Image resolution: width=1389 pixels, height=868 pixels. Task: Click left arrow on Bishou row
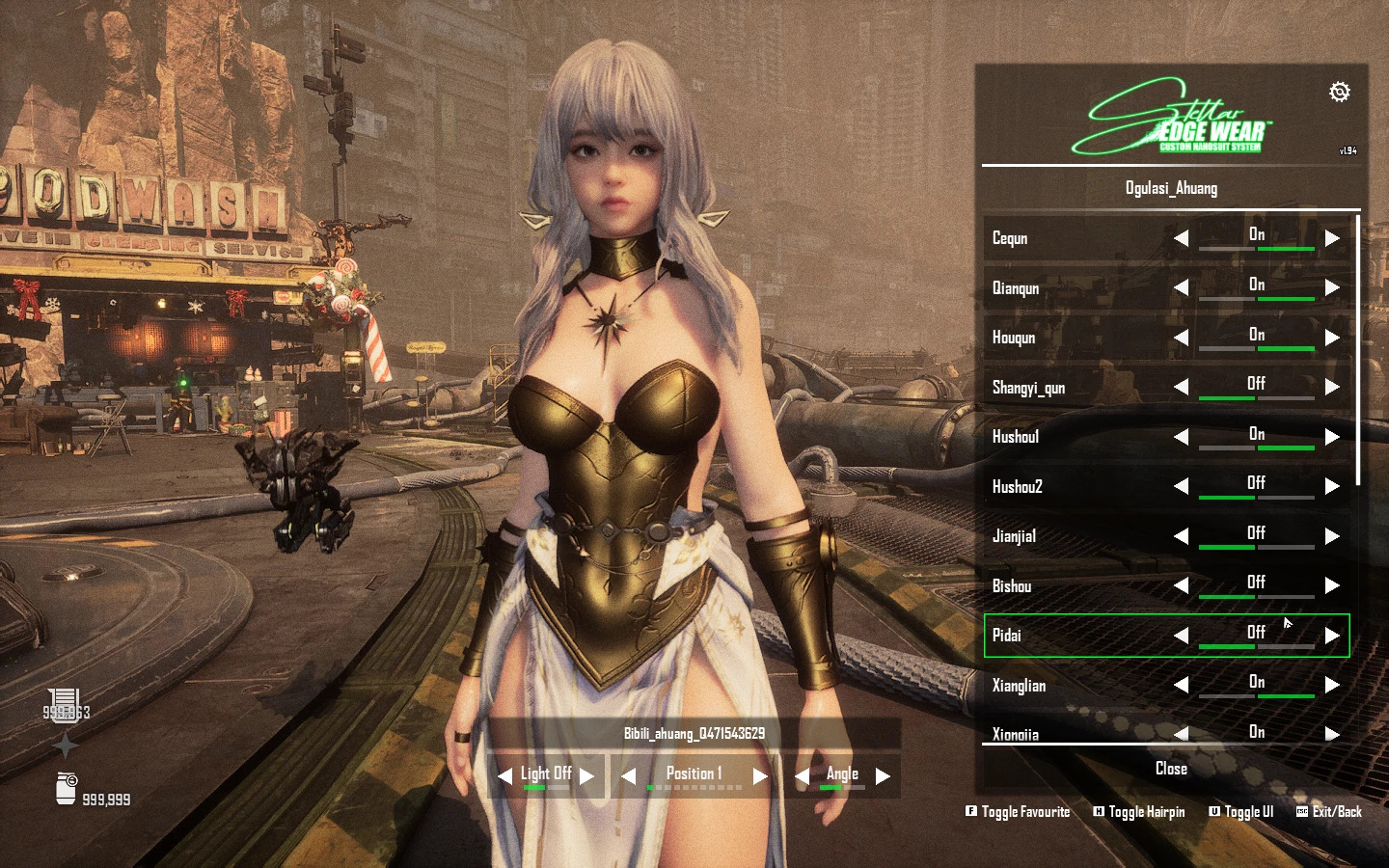point(1181,585)
